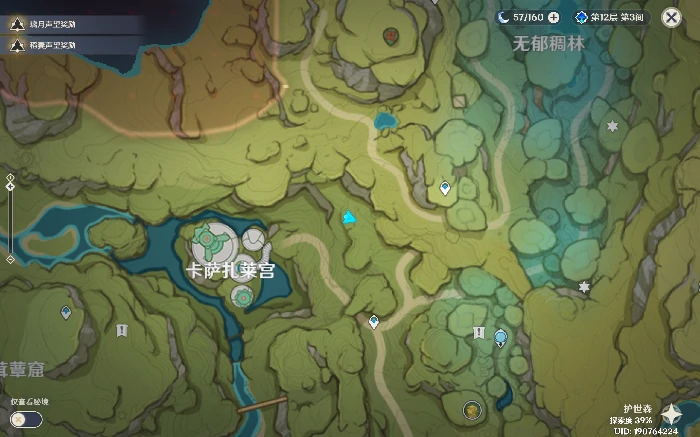Select the cyan player location marker
Screen dimensions: 700x437
[x=349, y=217]
